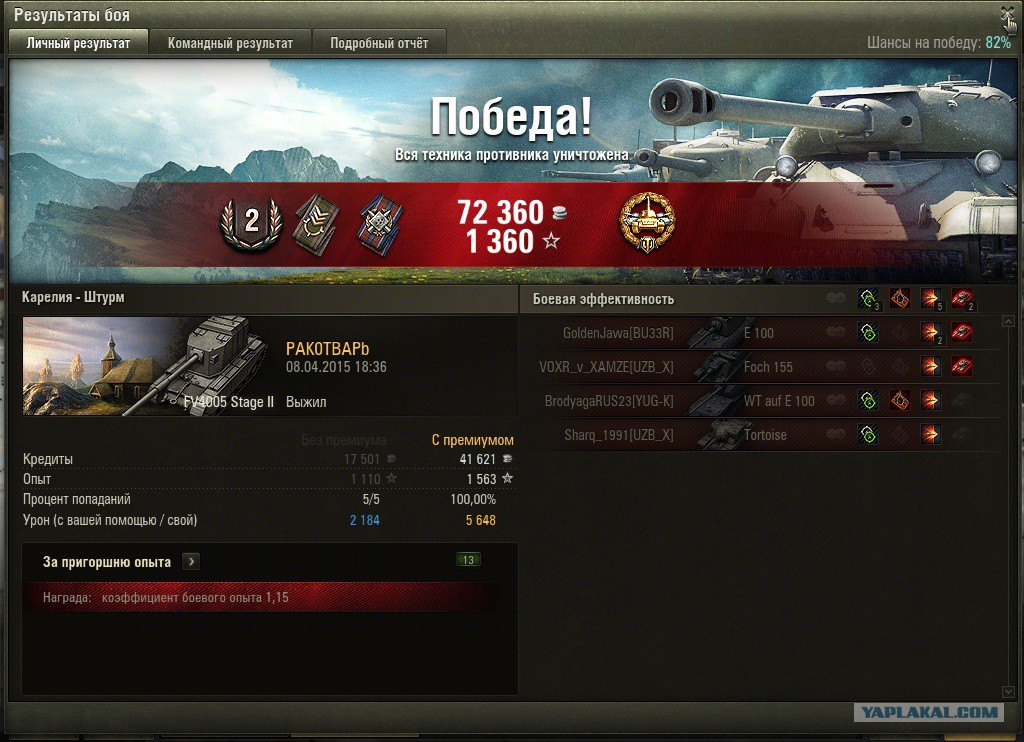The image size is (1024, 742).
Task: Select the GoldenJawa[BU33R] E 100 row
Action: (x=760, y=333)
